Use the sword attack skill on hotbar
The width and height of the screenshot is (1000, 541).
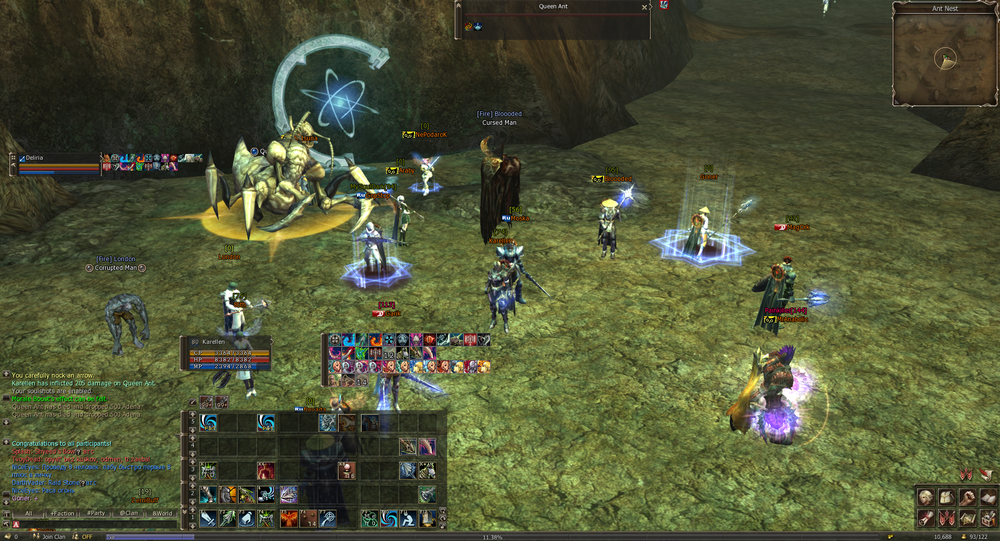click(x=207, y=519)
